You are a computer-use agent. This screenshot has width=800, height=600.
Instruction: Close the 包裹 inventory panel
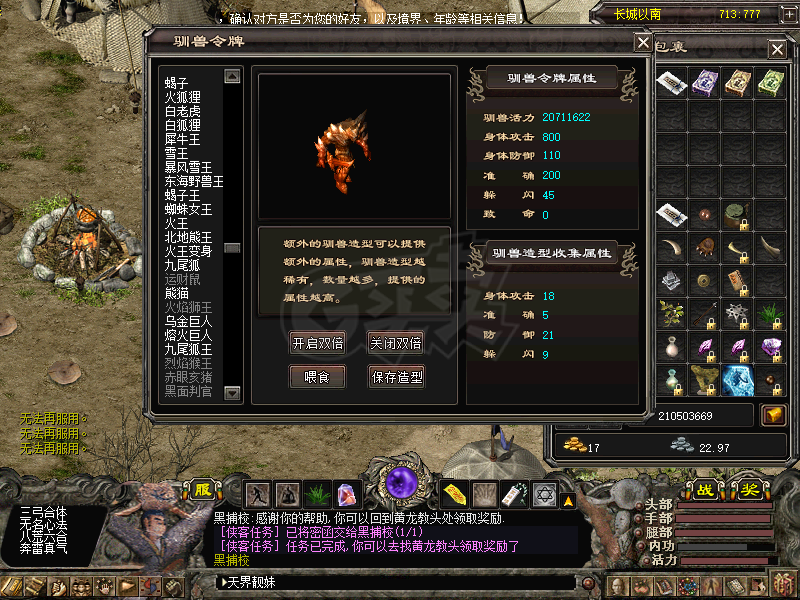pyautogui.click(x=777, y=49)
